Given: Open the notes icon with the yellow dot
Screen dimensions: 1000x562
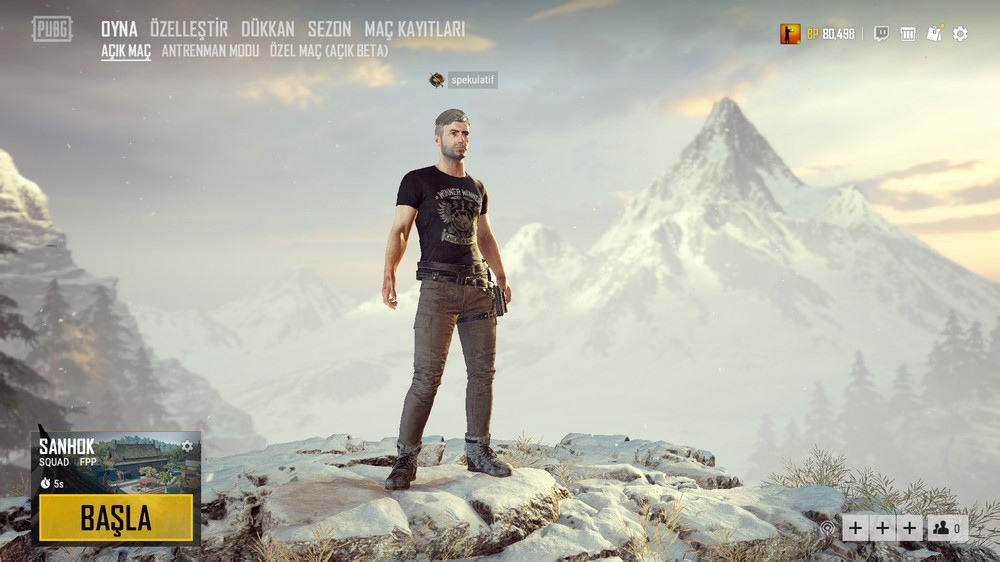Looking at the screenshot, I should pos(934,34).
